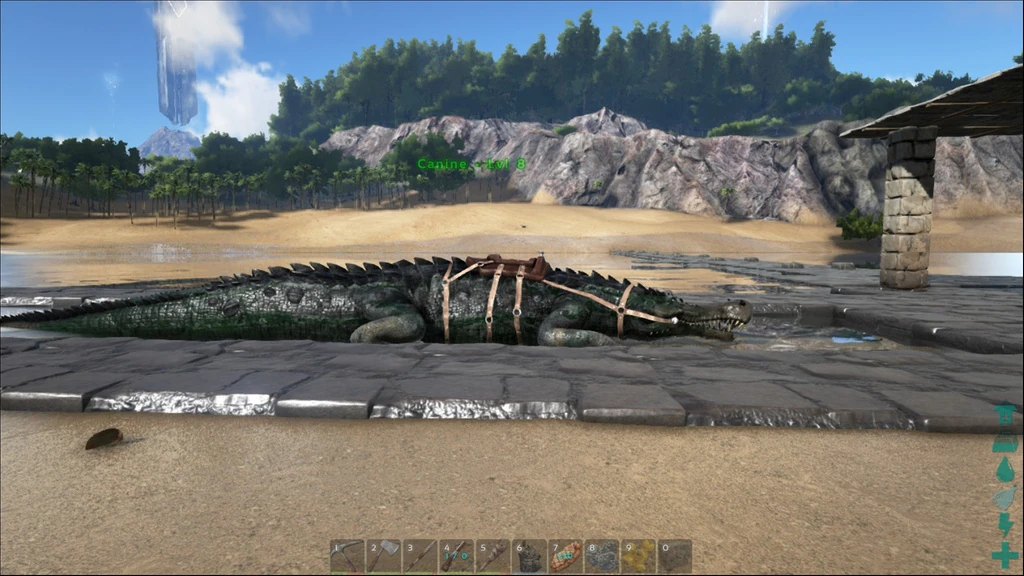This screenshot has width=1024, height=576.
Task: Select the stone pile in slot 8
Action: coord(601,557)
